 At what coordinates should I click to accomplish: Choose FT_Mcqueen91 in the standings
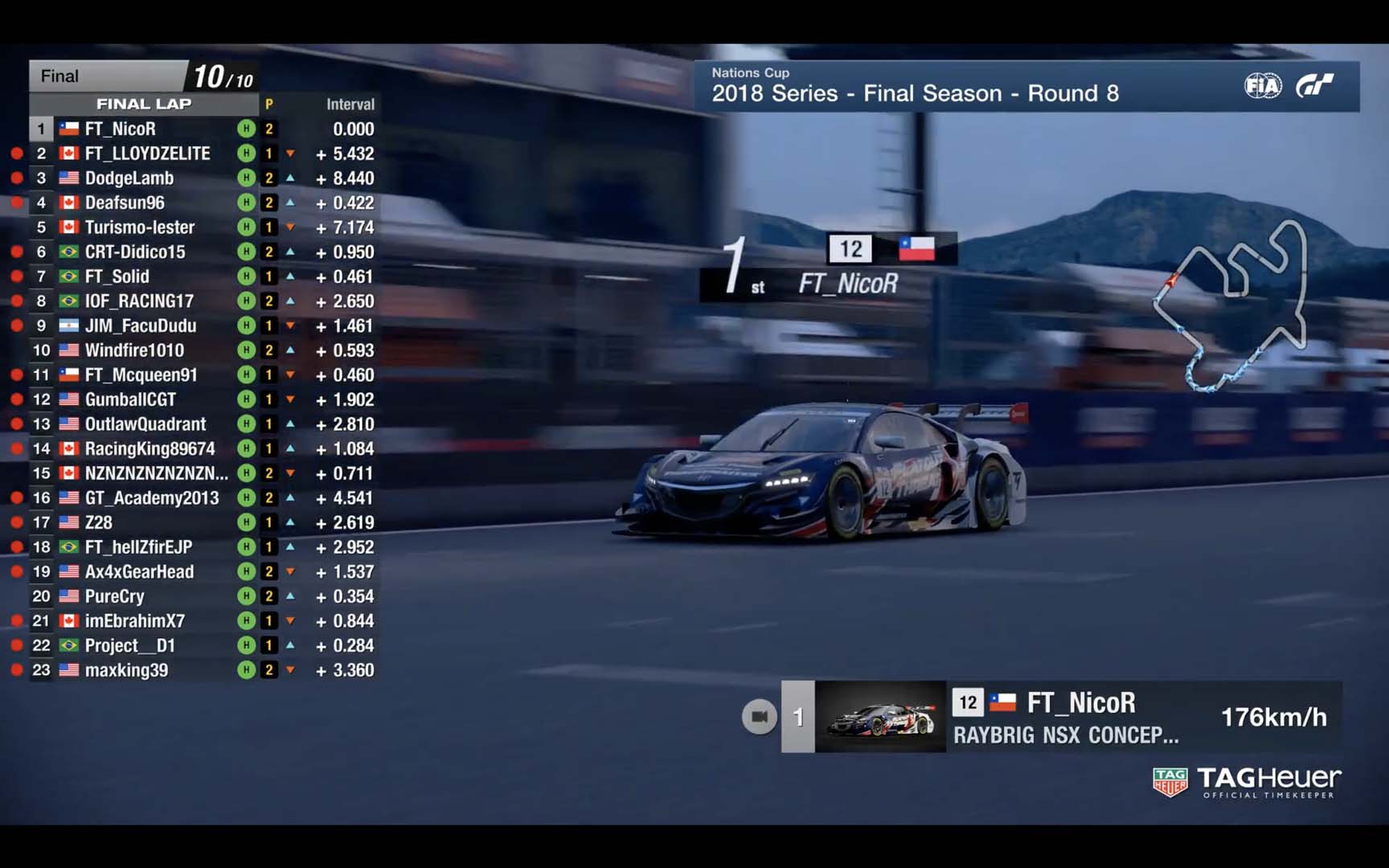click(x=141, y=375)
